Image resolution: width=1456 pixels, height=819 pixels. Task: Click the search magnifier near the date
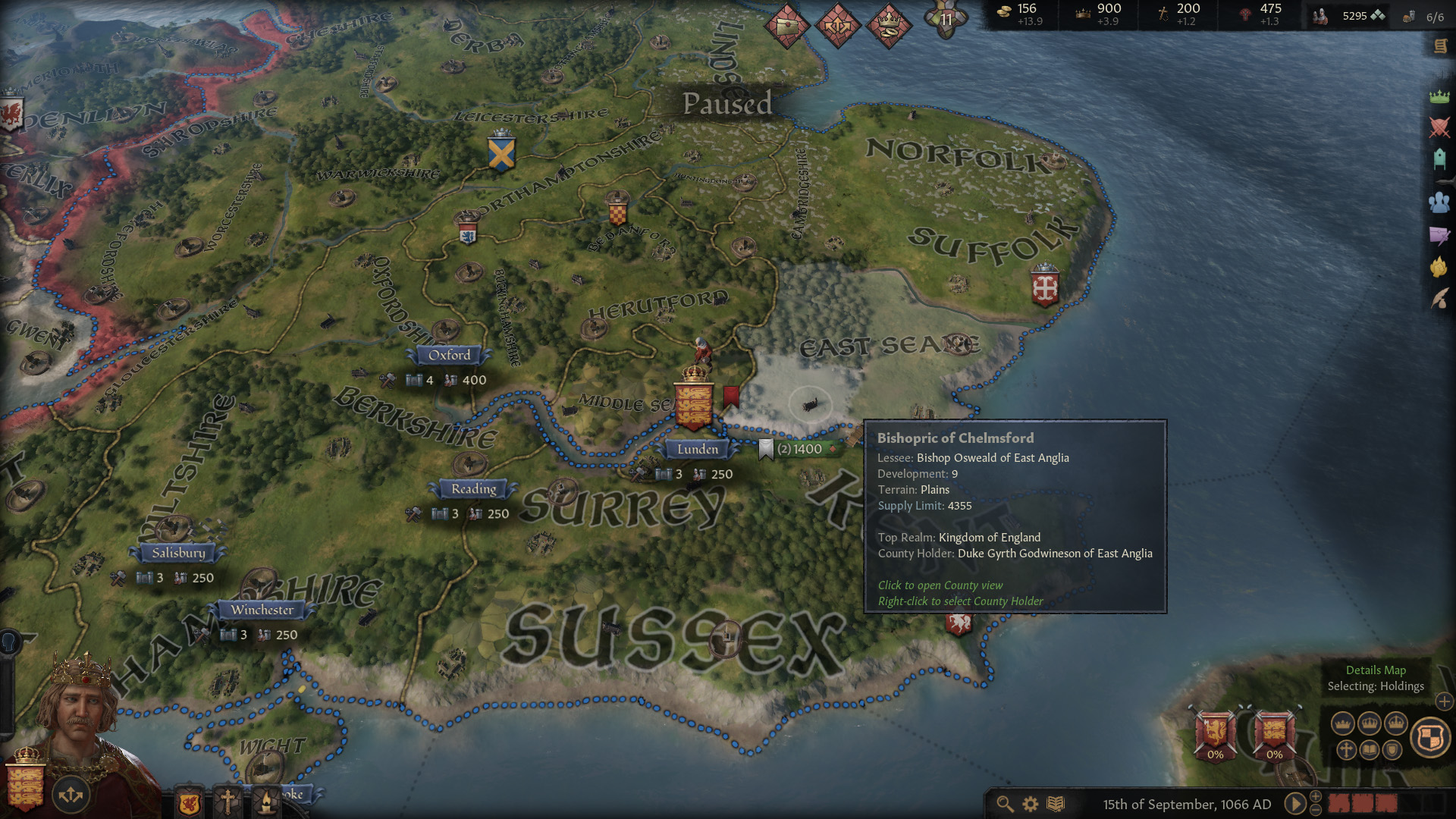click(x=1006, y=805)
